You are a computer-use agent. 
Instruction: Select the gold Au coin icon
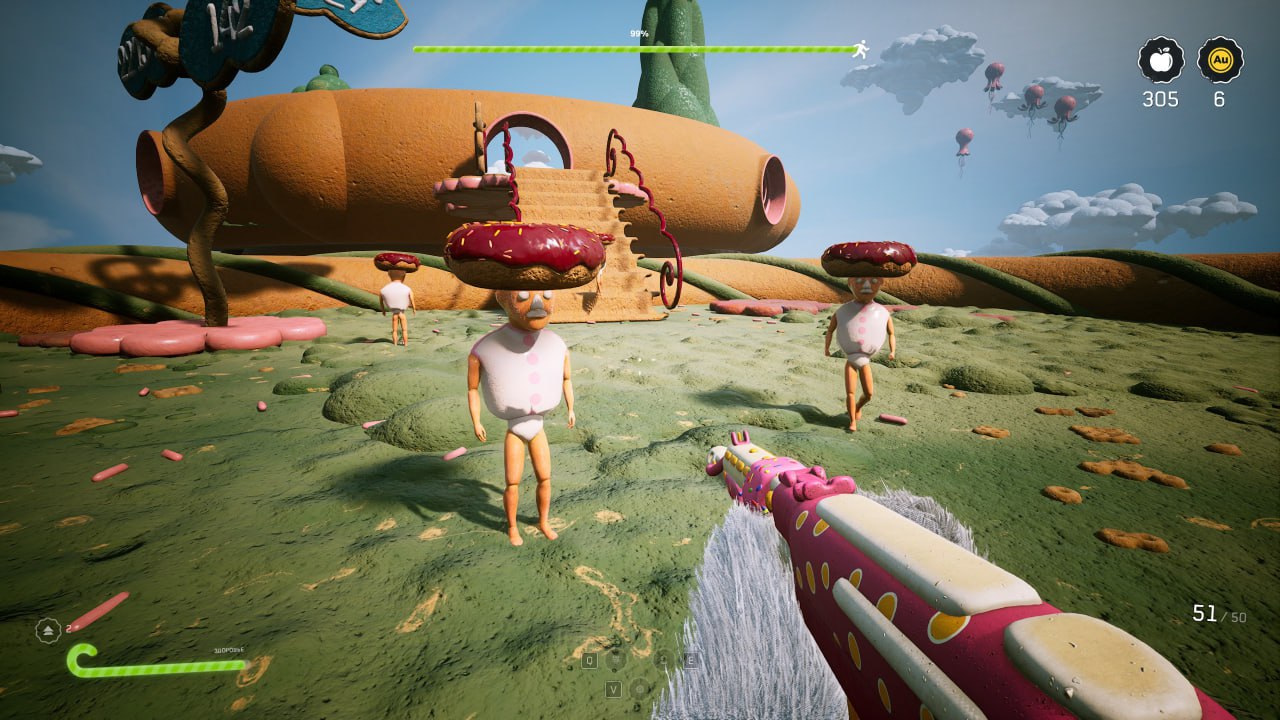pos(1220,60)
